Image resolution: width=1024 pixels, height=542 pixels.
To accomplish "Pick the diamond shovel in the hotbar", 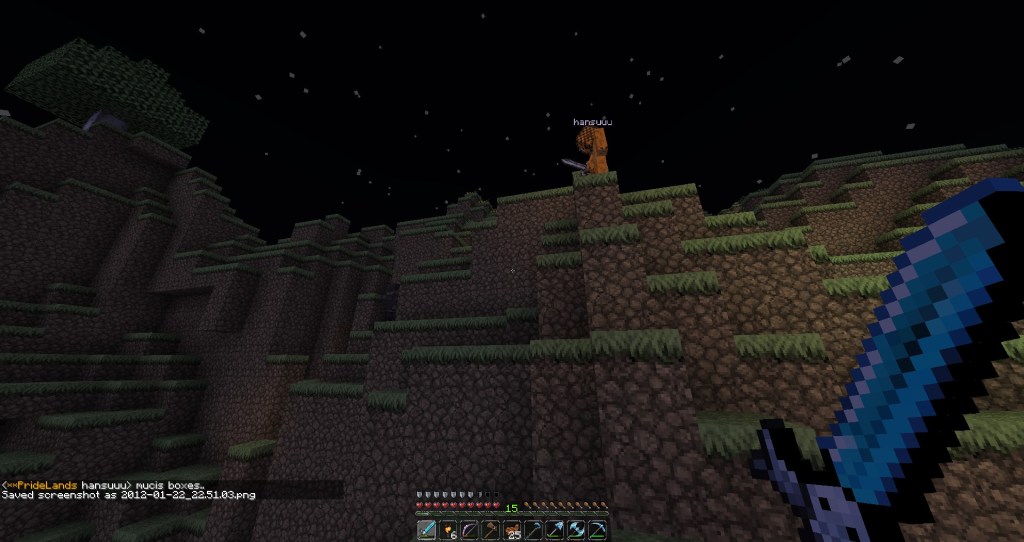I will 555,529.
